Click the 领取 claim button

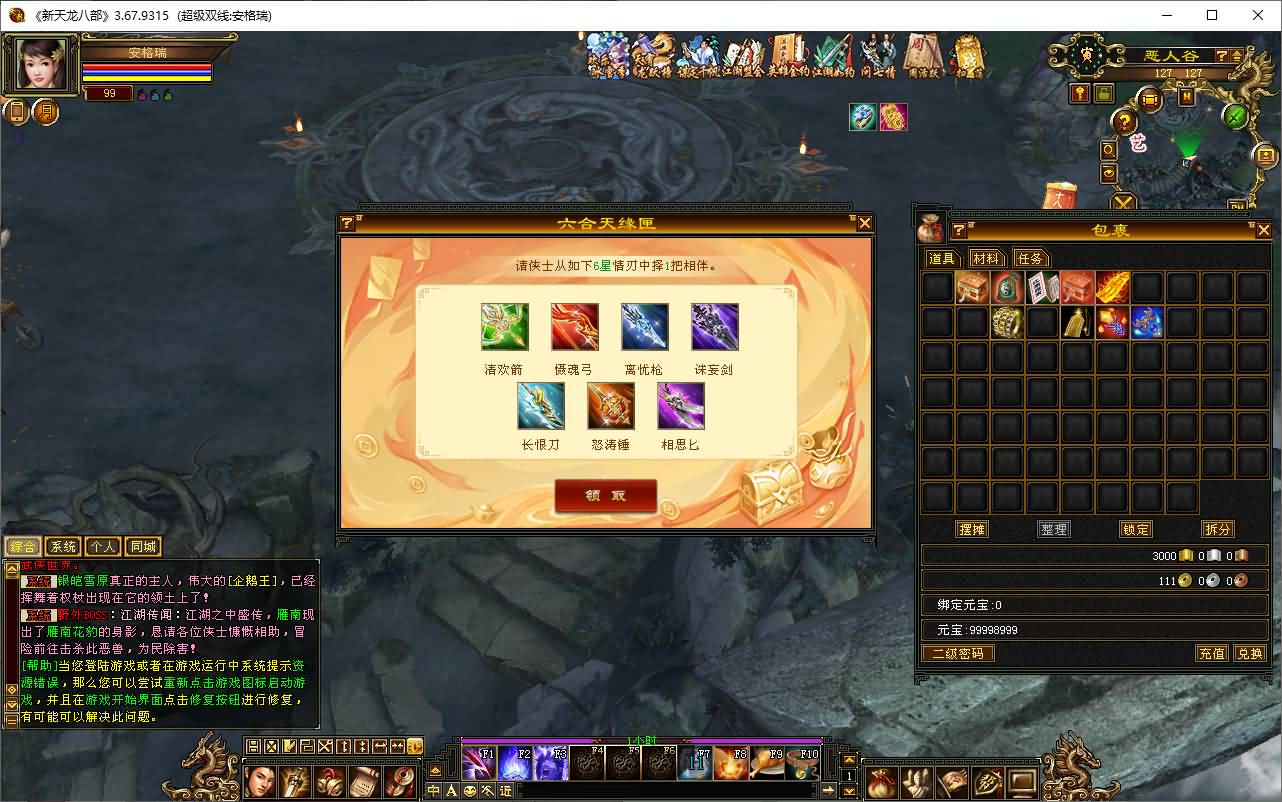605,495
